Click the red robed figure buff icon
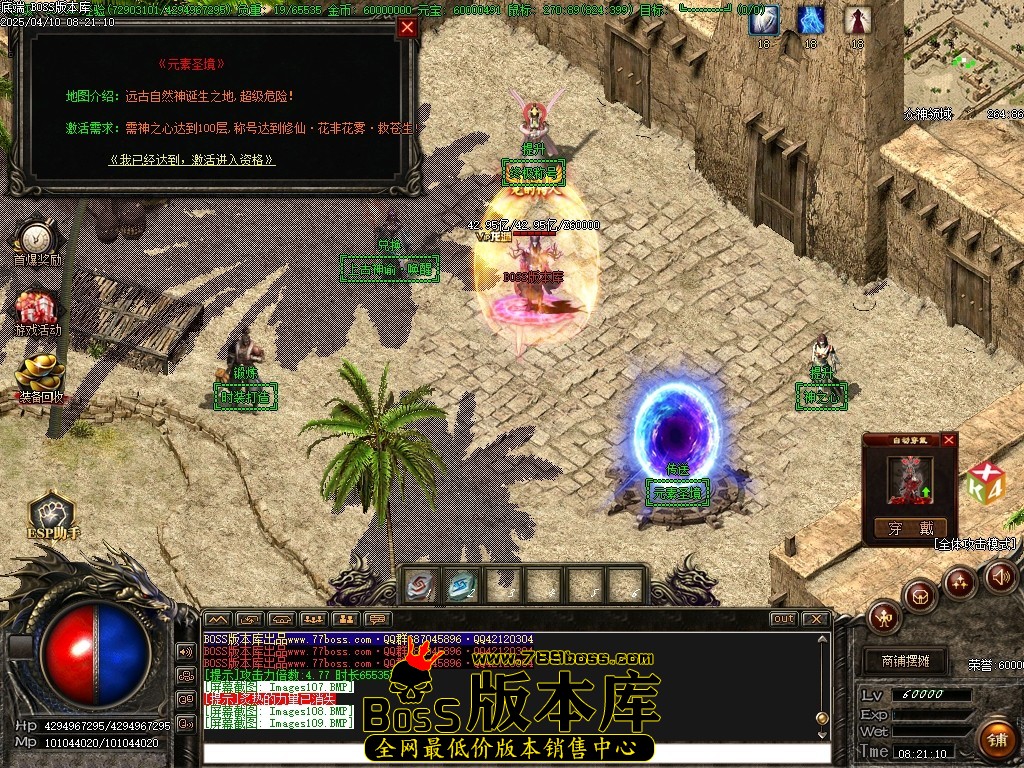 857,20
